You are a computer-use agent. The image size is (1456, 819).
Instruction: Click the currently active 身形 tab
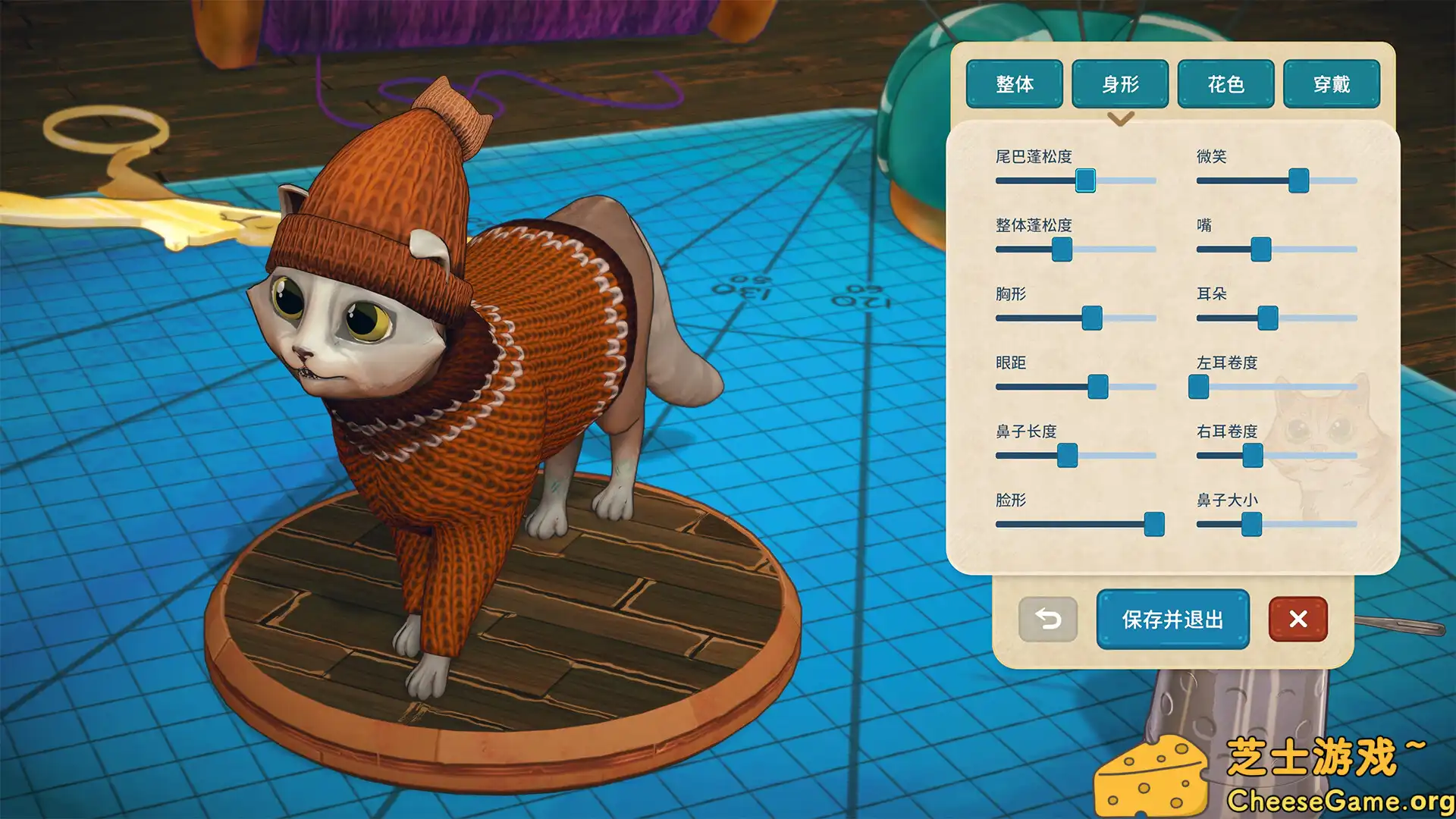[x=1120, y=85]
